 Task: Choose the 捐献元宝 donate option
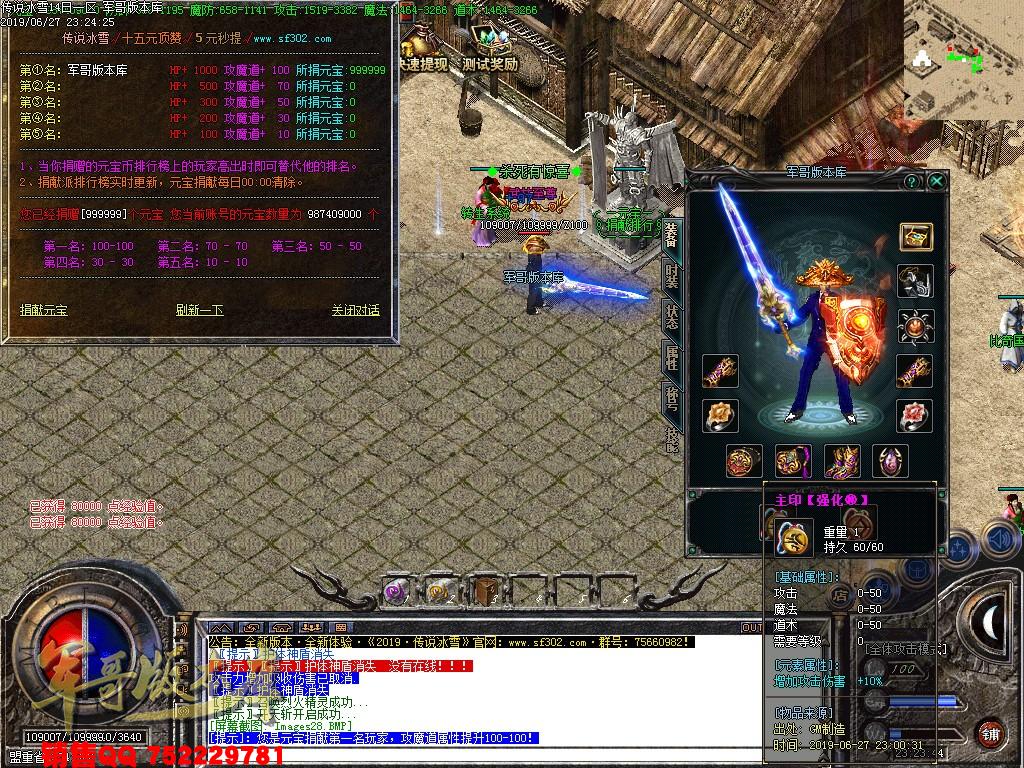click(44, 310)
